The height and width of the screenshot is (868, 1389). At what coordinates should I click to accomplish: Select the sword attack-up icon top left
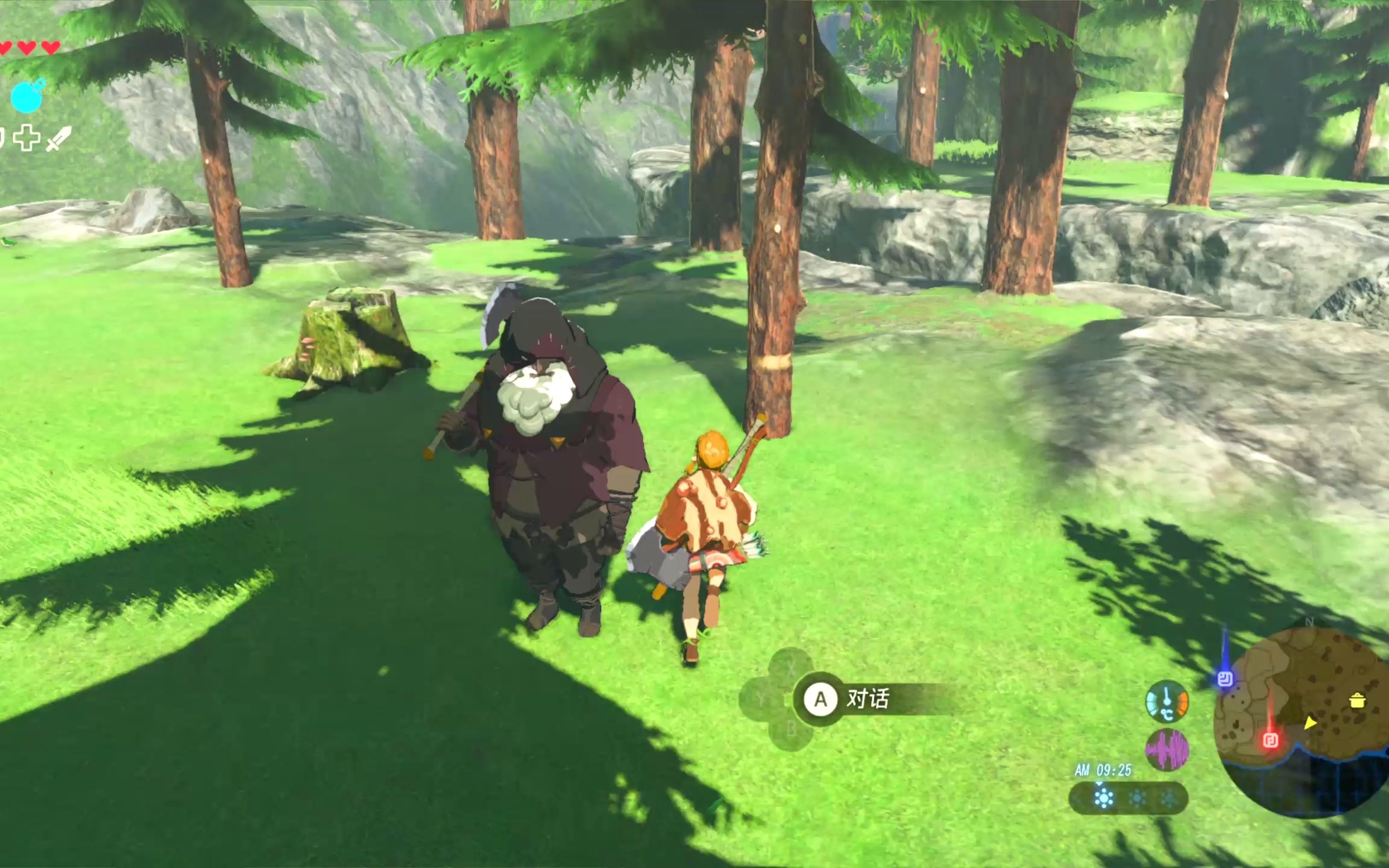pyautogui.click(x=59, y=139)
